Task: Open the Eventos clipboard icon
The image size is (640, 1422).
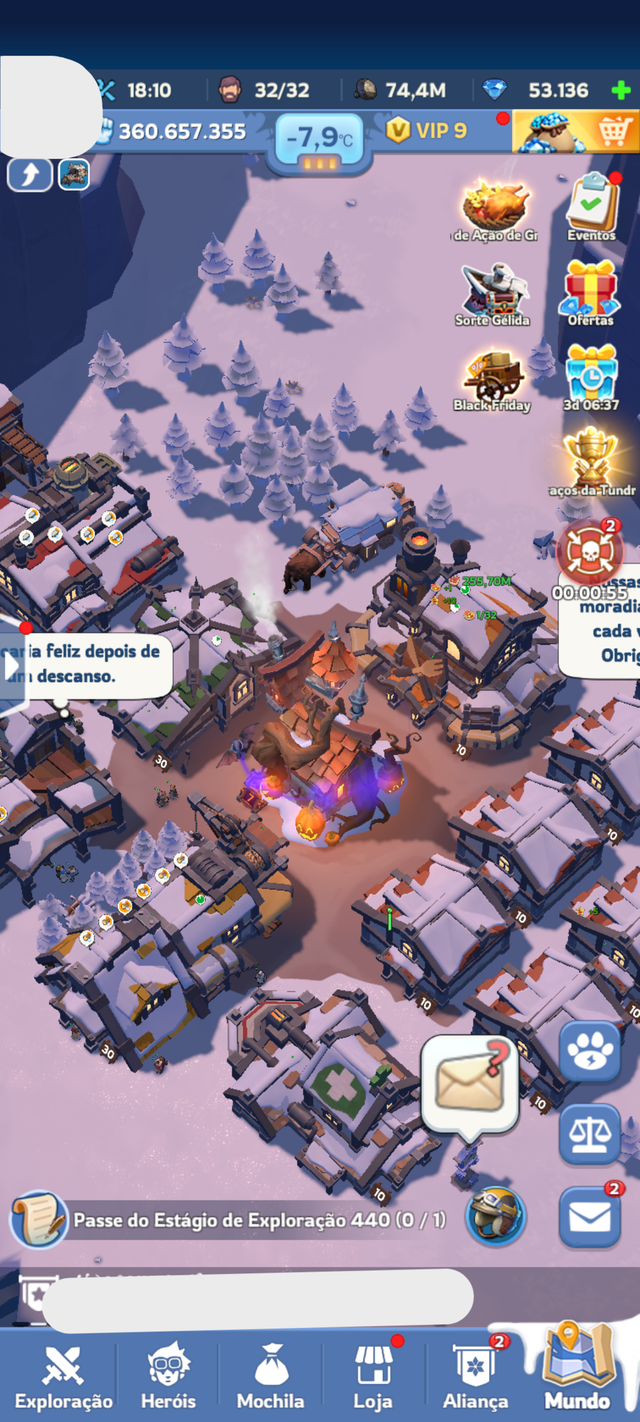Action: (592, 205)
